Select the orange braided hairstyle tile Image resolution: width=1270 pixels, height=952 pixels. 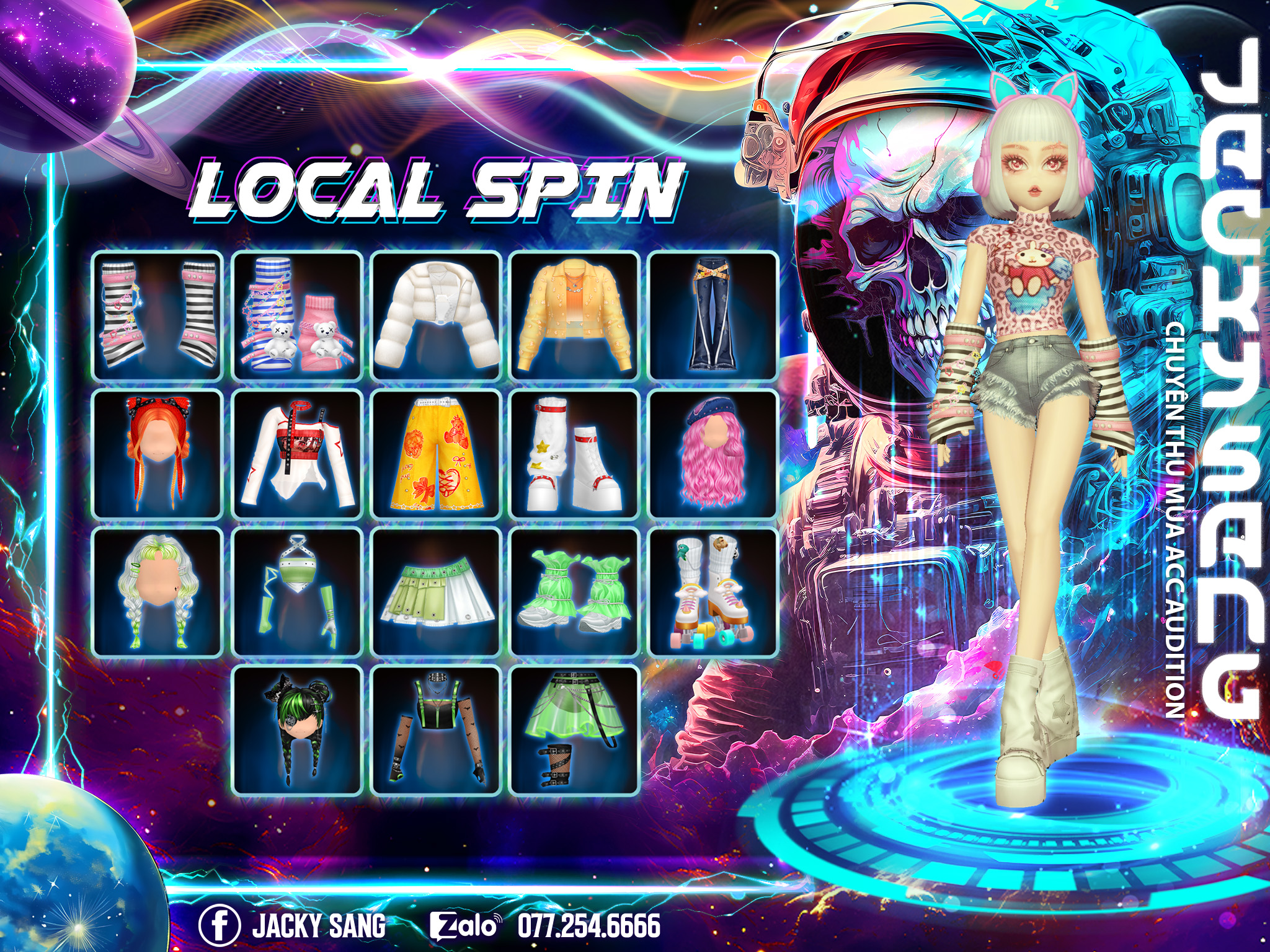(x=158, y=454)
